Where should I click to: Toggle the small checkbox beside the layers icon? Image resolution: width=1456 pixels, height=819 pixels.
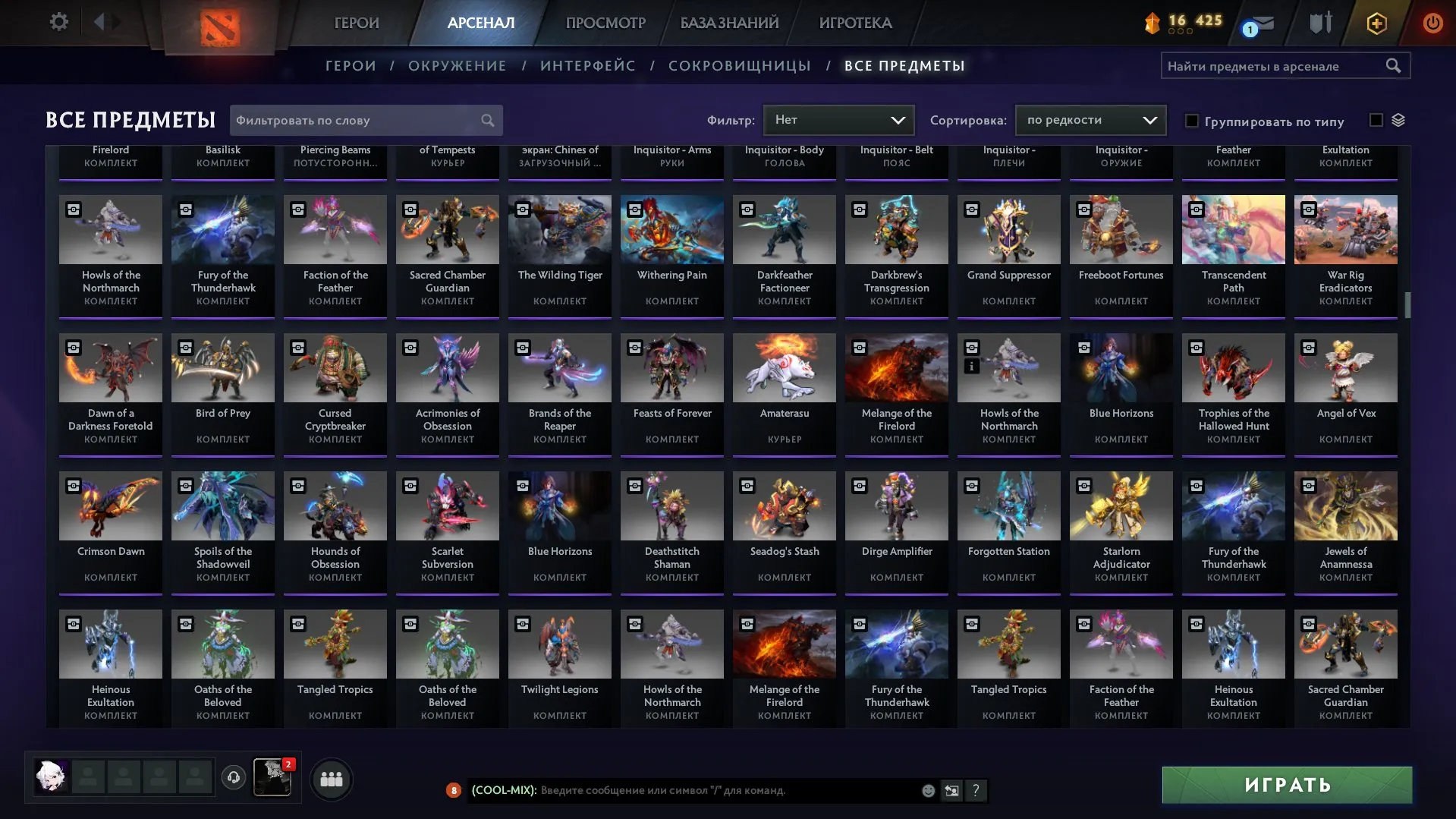[x=1375, y=119]
